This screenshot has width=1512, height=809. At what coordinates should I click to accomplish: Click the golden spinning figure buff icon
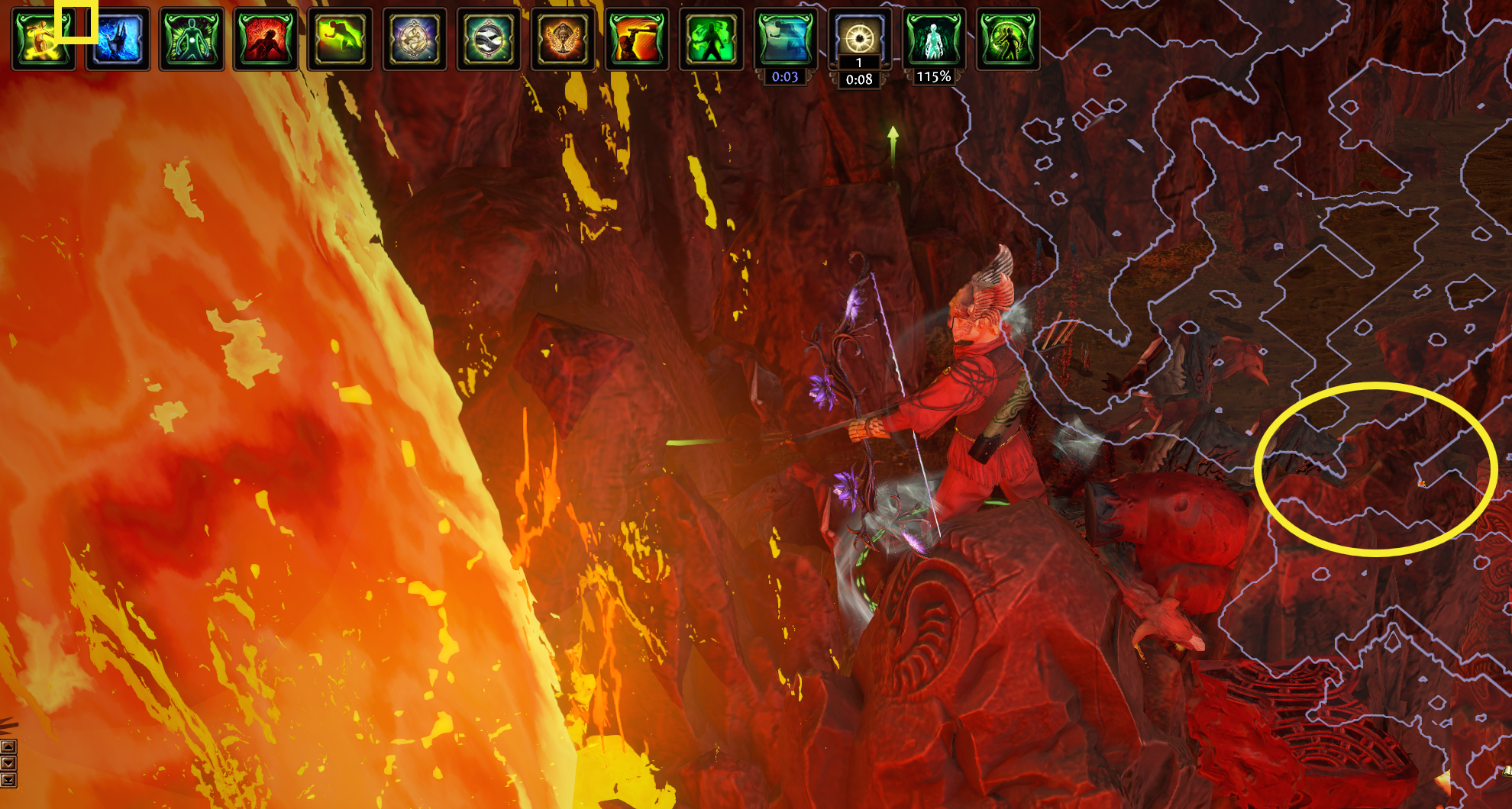43,39
